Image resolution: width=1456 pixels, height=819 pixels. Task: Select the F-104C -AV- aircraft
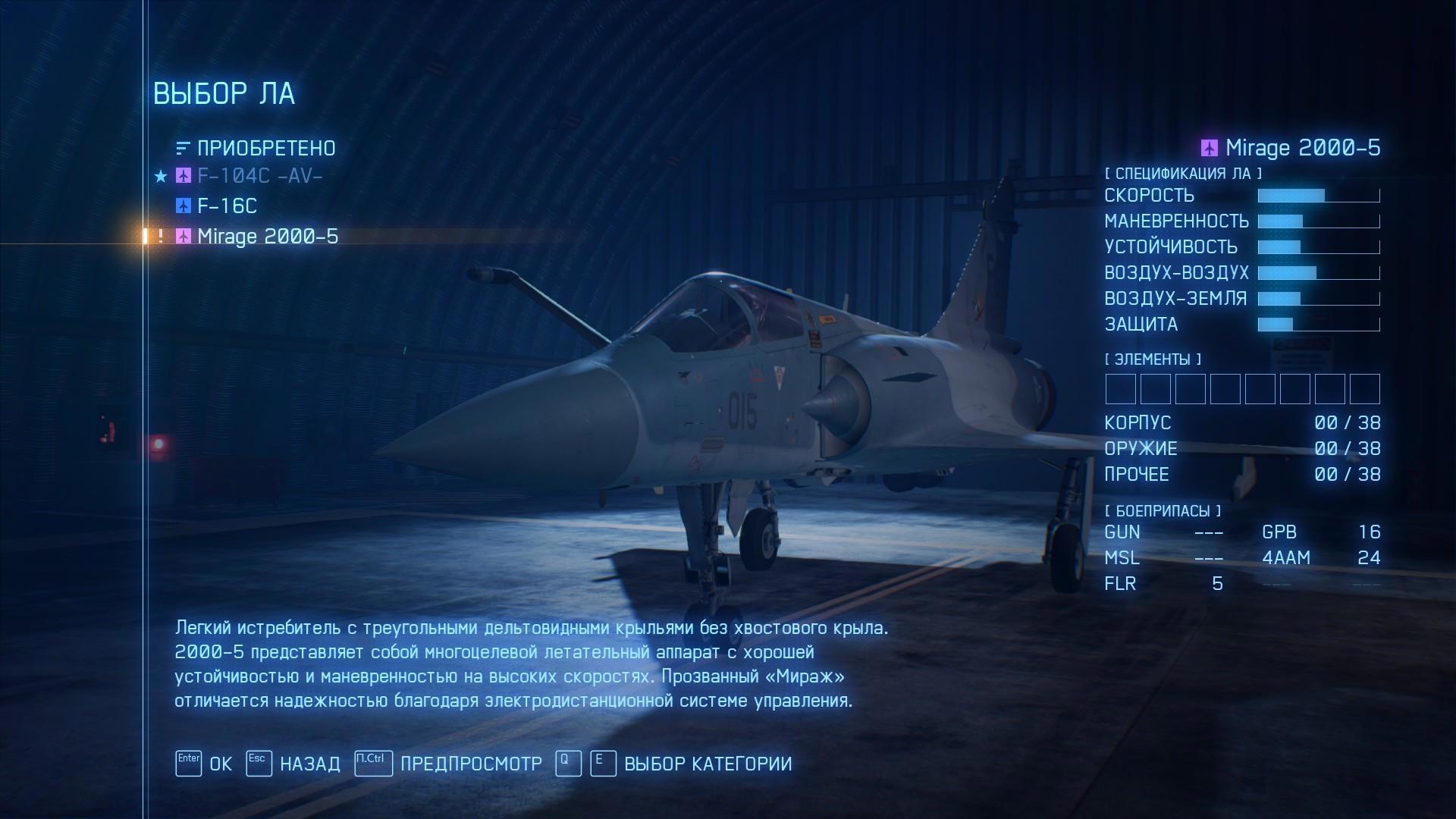[259, 176]
